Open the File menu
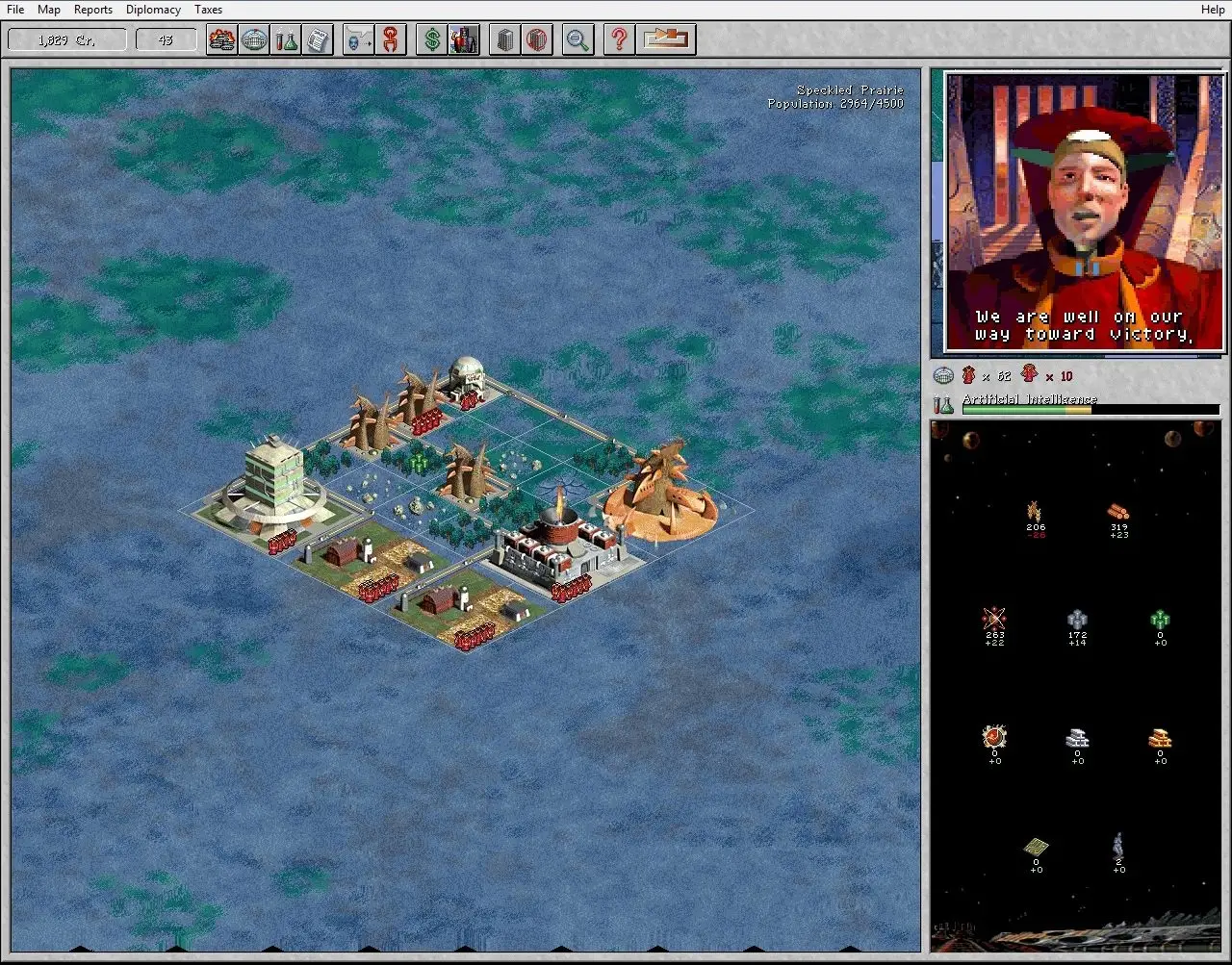This screenshot has width=1232, height=965. click(15, 10)
